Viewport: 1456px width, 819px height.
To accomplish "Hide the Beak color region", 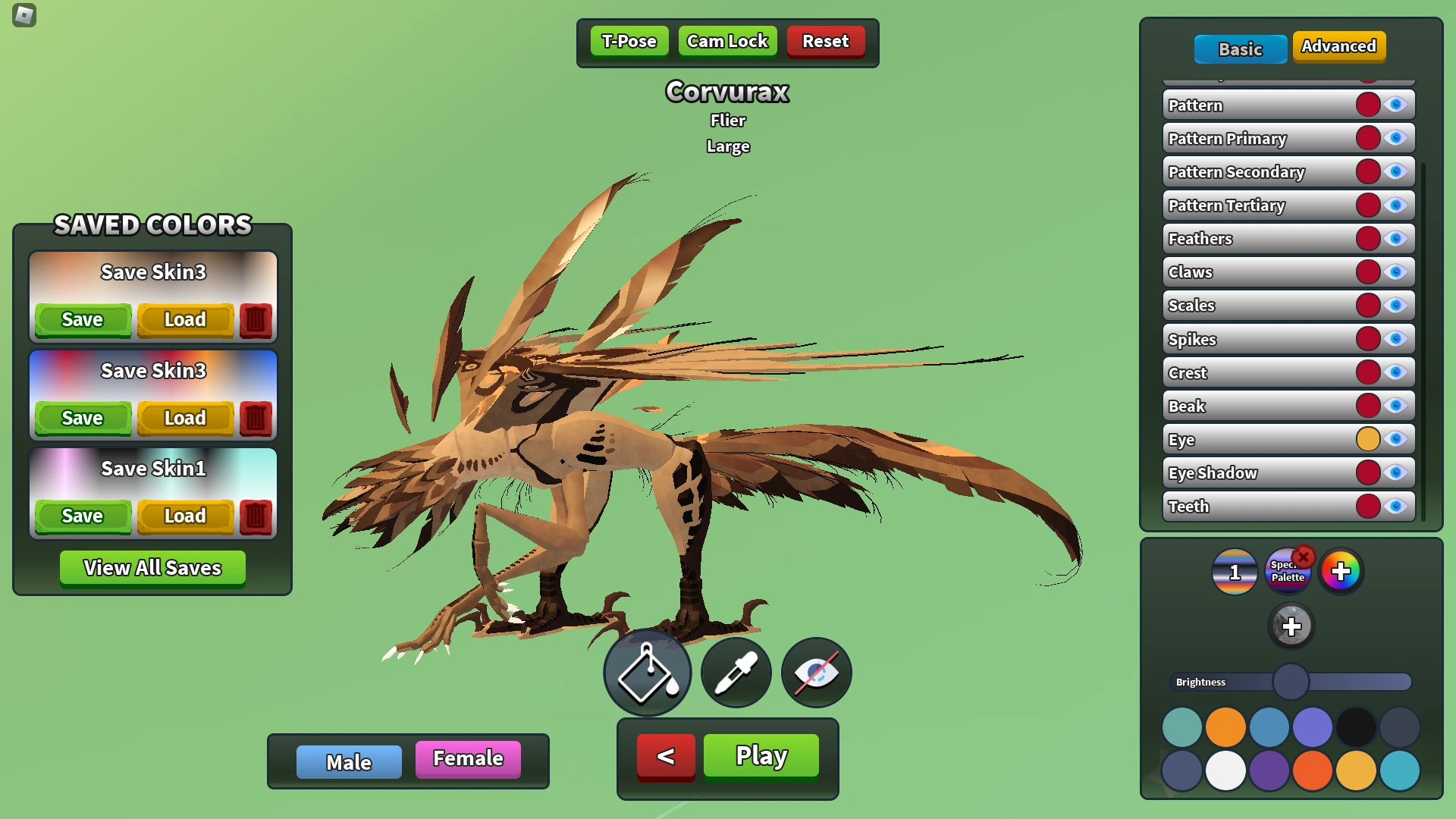I will (x=1395, y=406).
